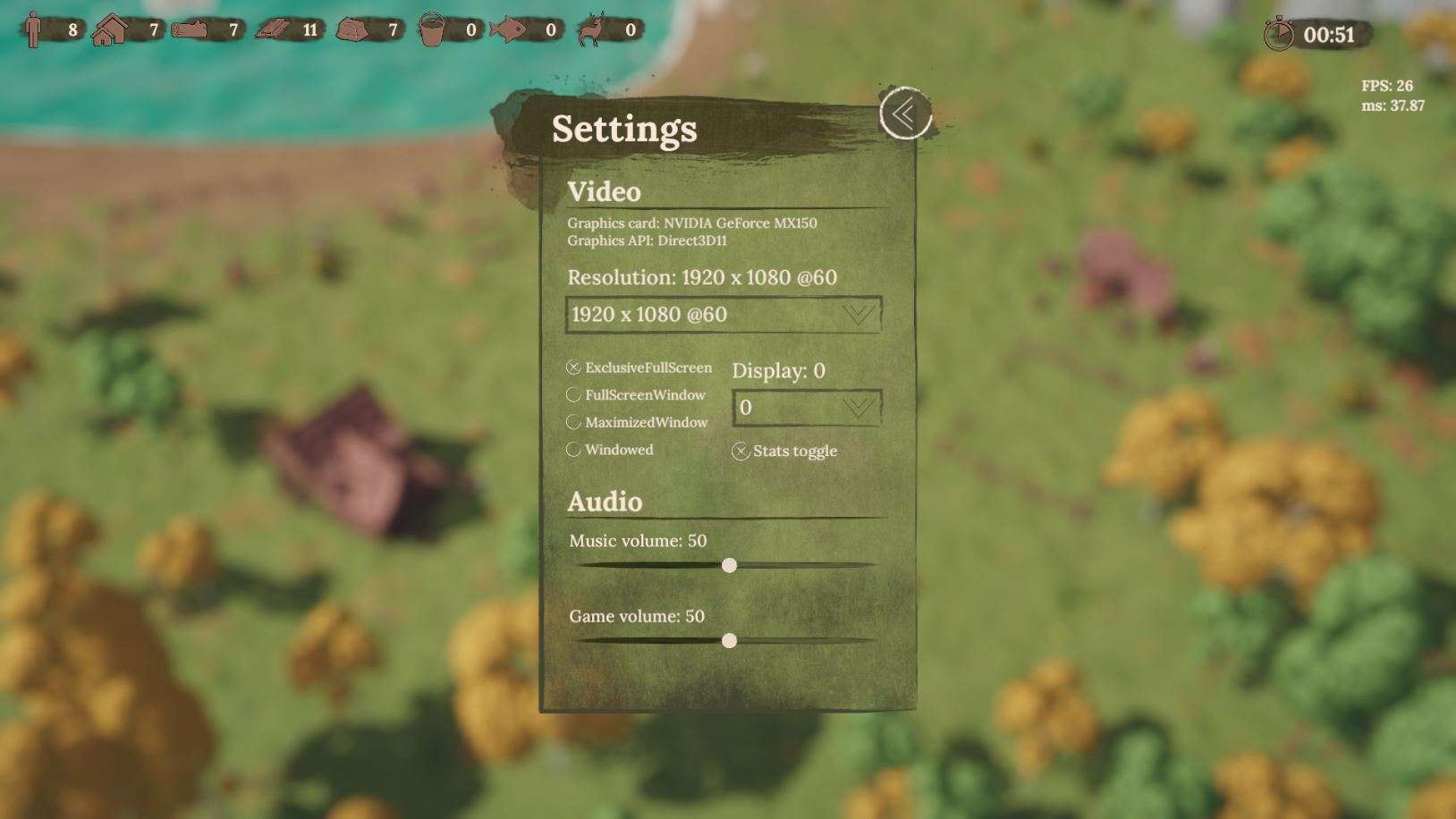This screenshot has width=1456, height=819.
Task: Click the Music volume slider handle
Action: coord(730,565)
